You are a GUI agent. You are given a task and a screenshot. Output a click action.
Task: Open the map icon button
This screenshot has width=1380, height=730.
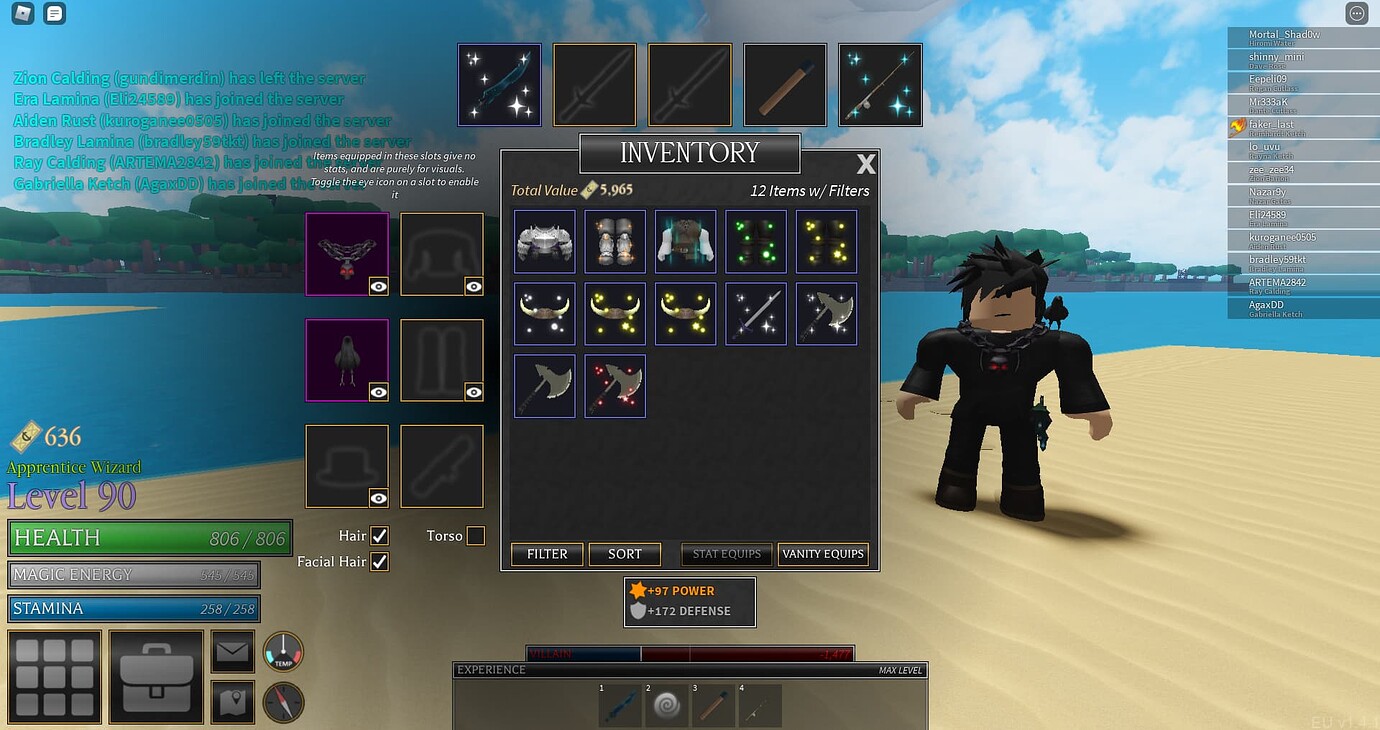click(232, 703)
